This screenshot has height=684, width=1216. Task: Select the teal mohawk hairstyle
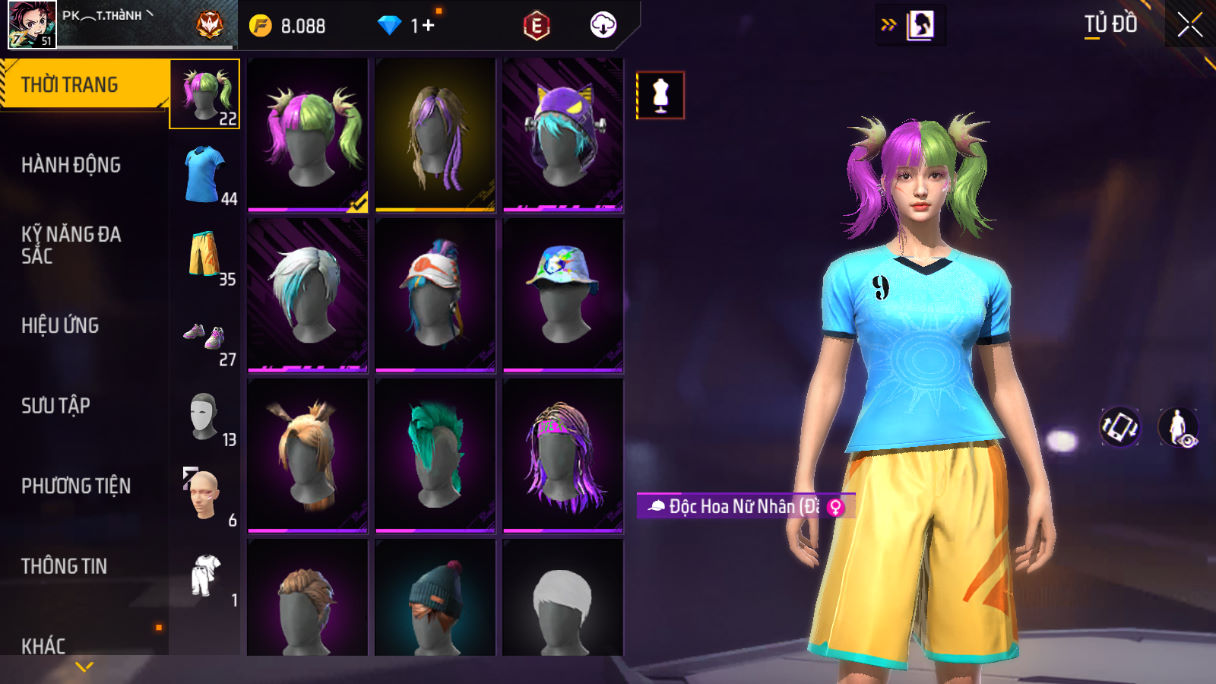[435, 454]
